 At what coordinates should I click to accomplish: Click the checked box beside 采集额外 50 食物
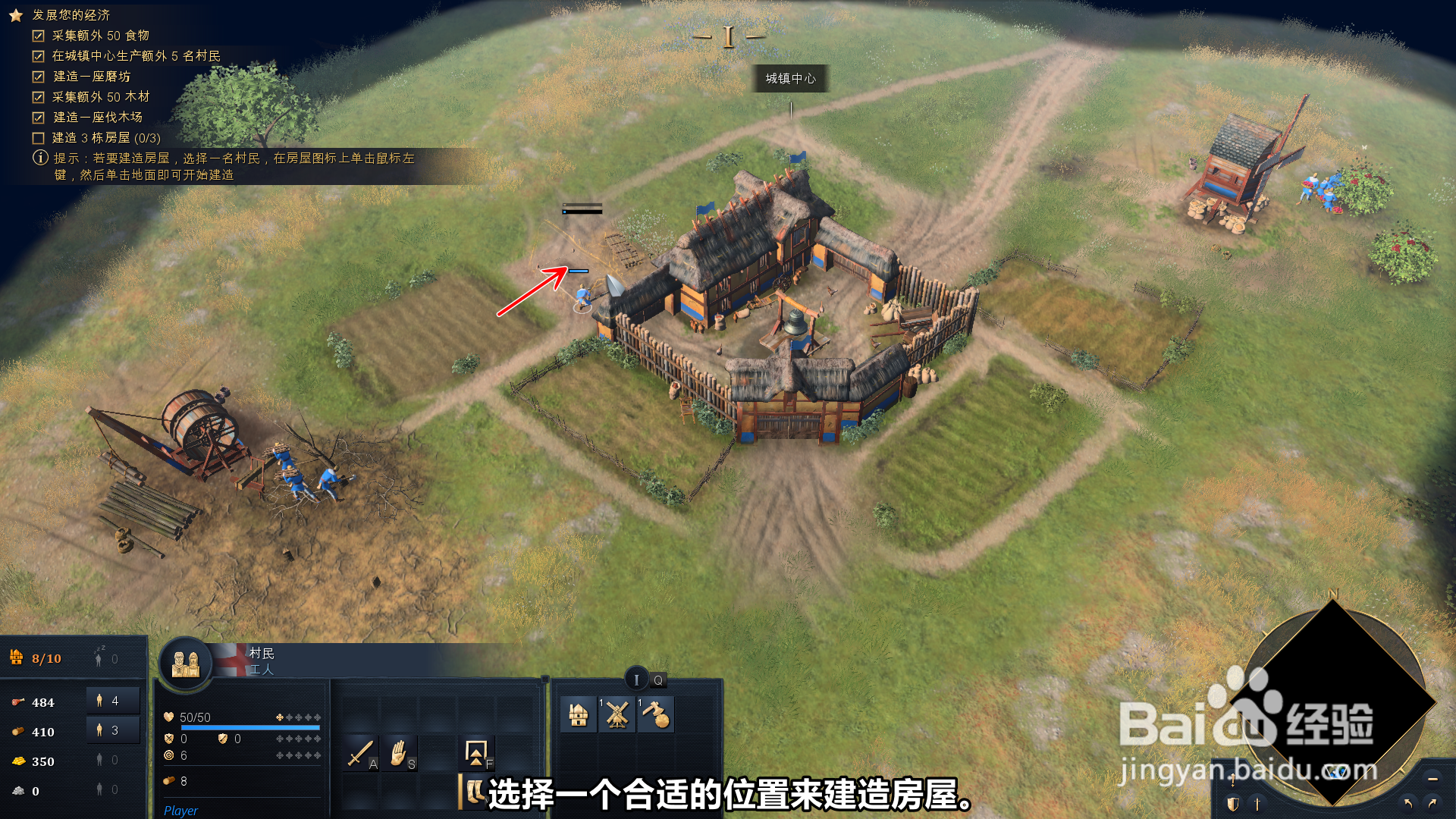(38, 35)
